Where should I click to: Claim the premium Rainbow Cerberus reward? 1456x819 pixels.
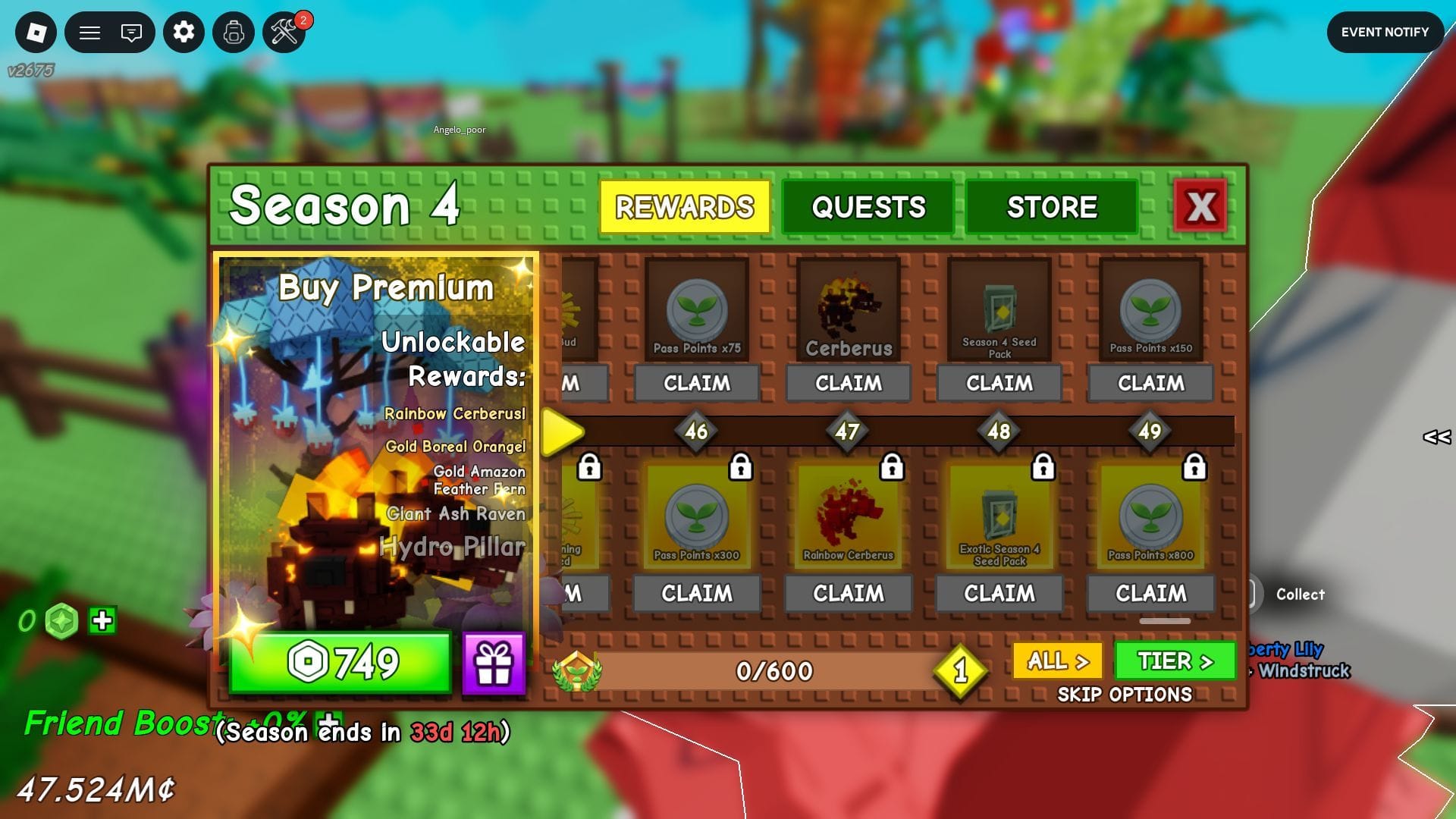(848, 593)
